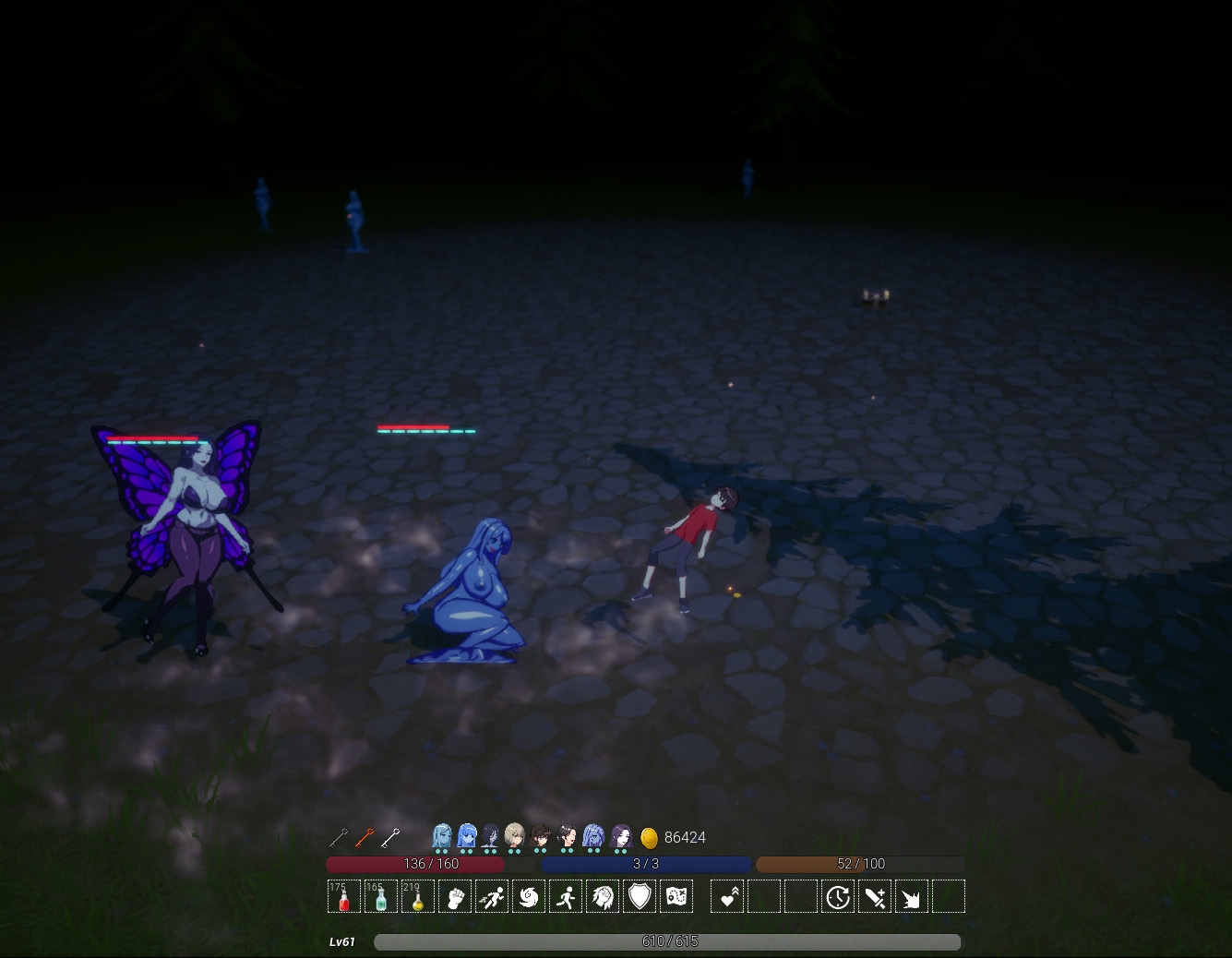Activate the long-haired head skill

coord(602,897)
